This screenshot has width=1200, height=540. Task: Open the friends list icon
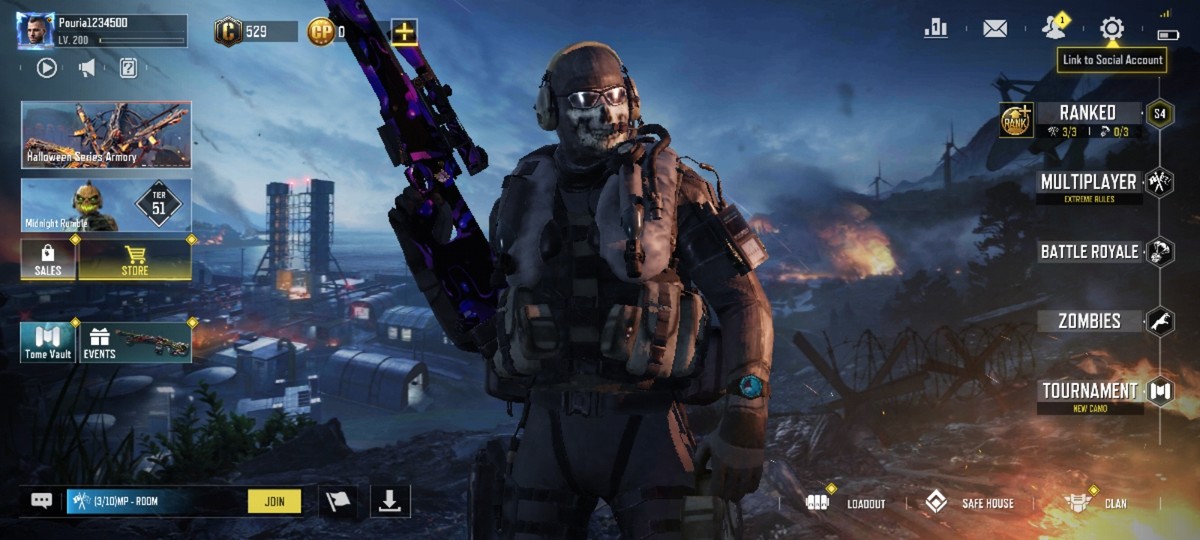coord(1053,27)
